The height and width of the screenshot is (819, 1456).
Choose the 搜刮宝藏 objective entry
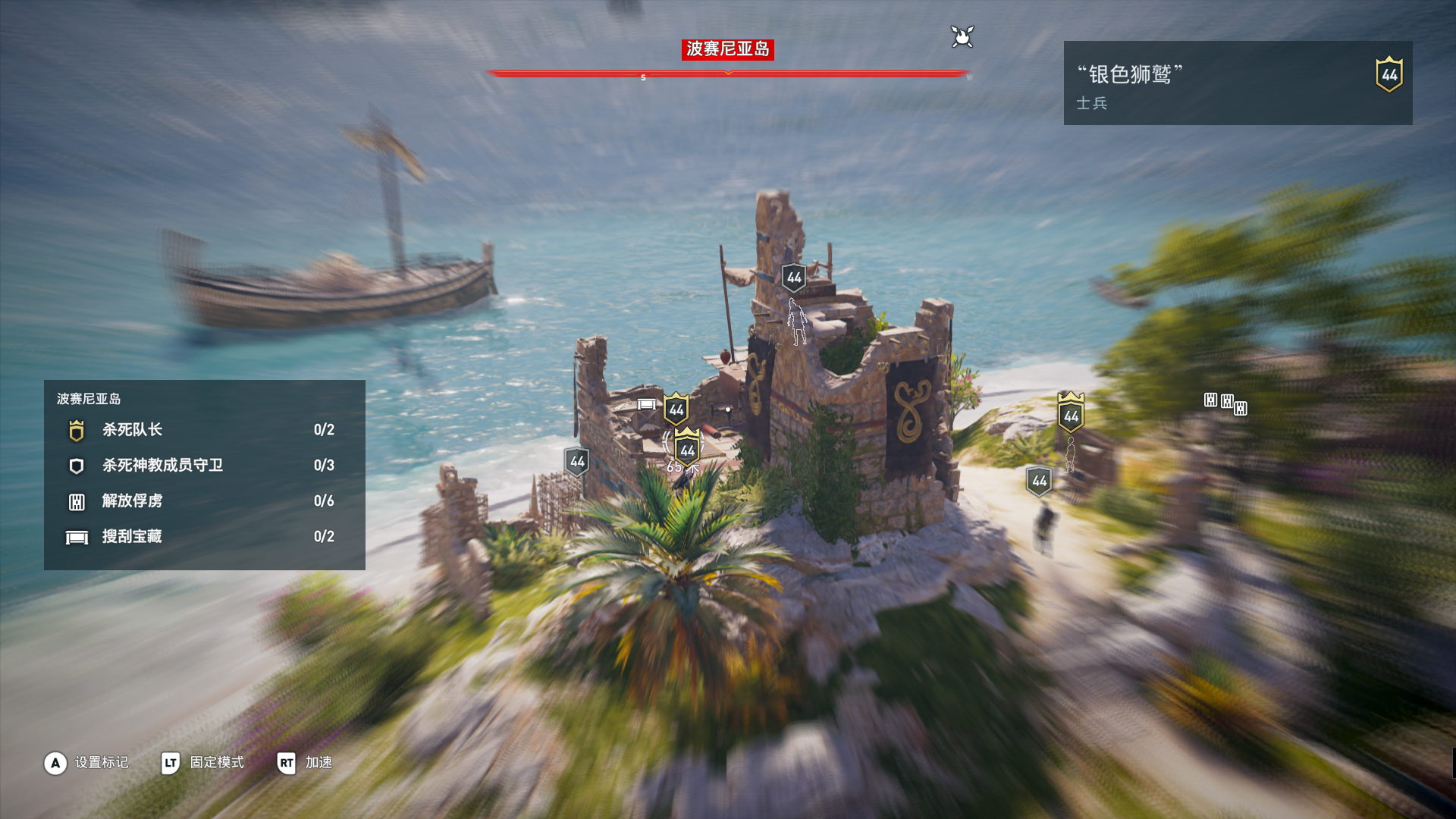pyautogui.click(x=203, y=537)
